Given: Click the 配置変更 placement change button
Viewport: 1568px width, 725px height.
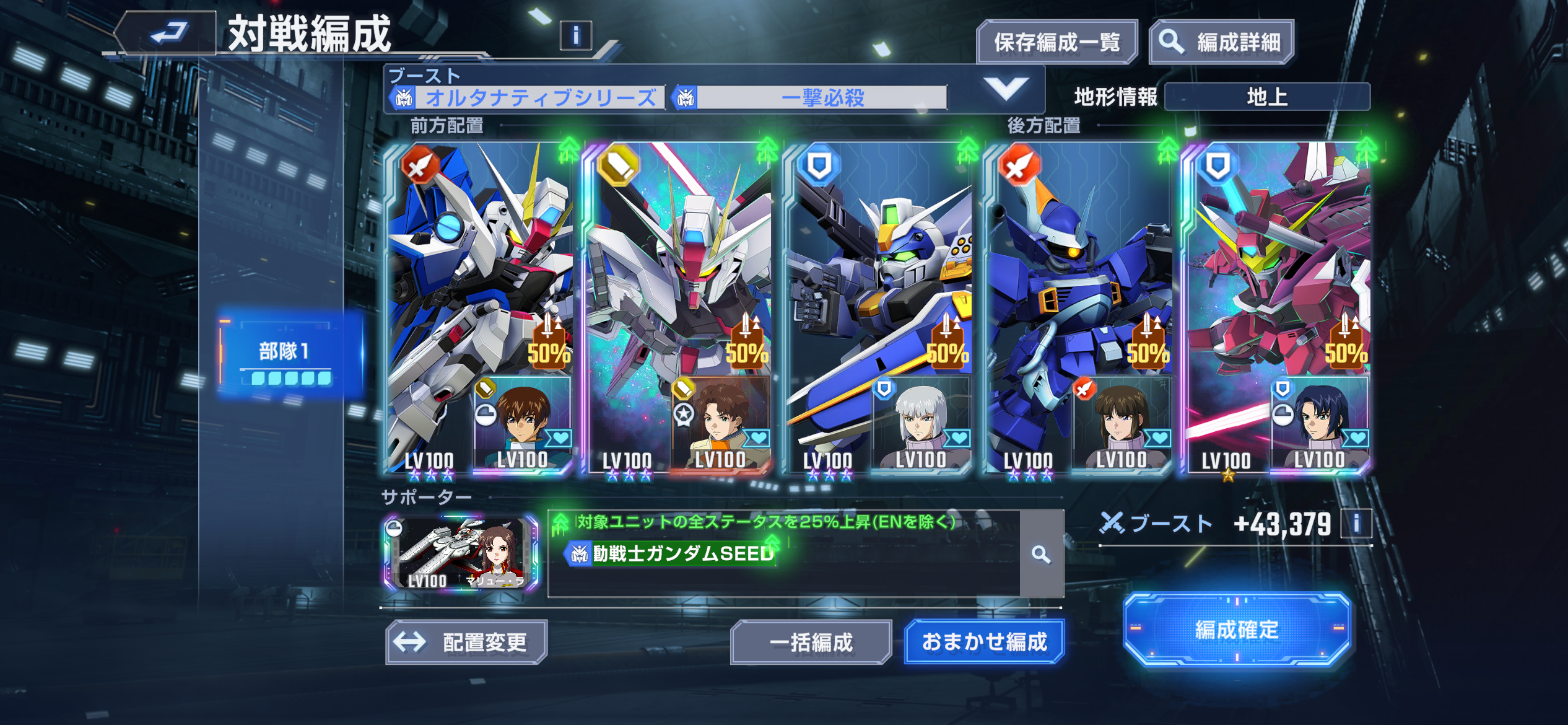Looking at the screenshot, I should (466, 642).
